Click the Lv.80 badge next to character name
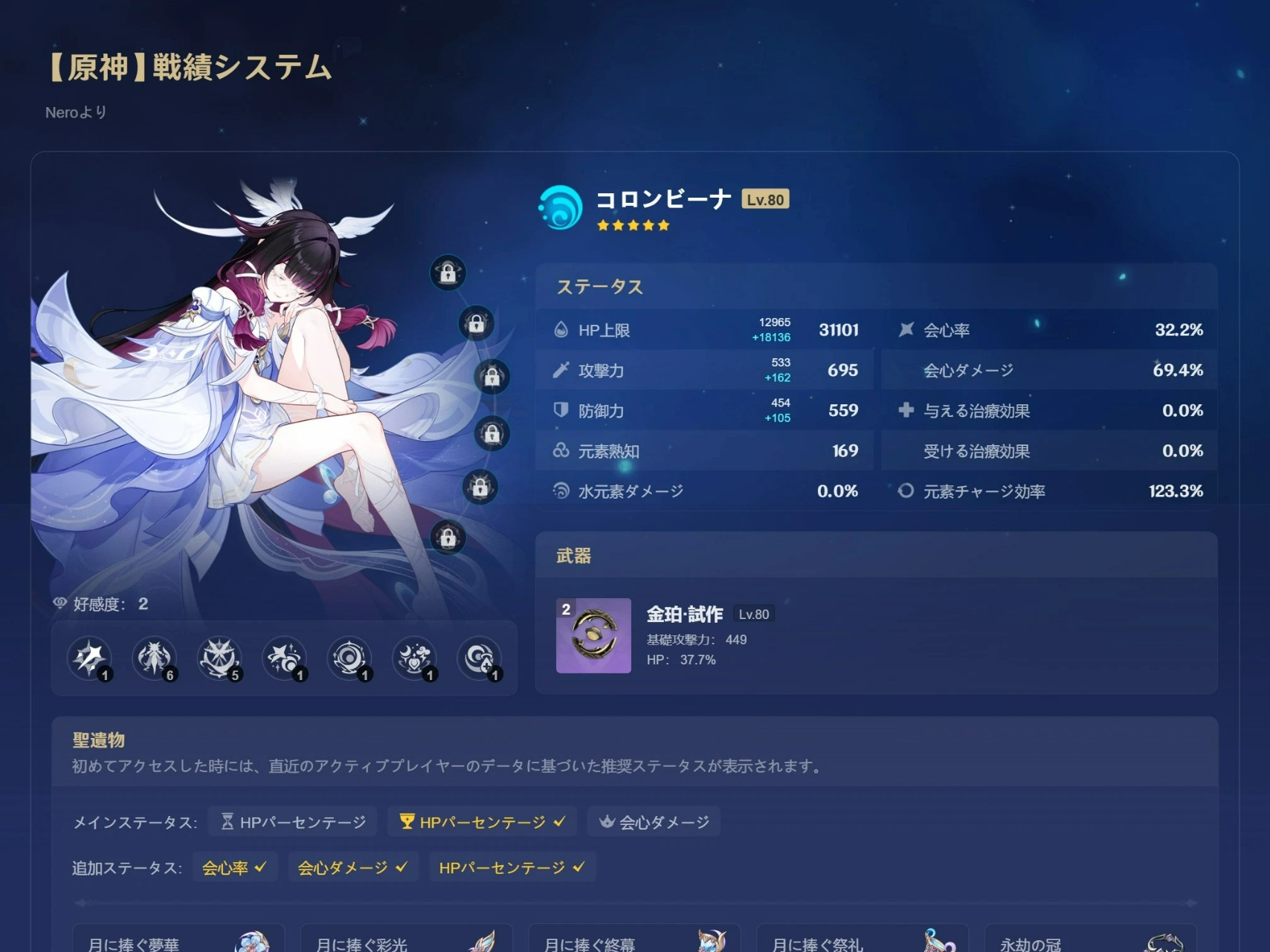1270x952 pixels. pyautogui.click(x=766, y=198)
